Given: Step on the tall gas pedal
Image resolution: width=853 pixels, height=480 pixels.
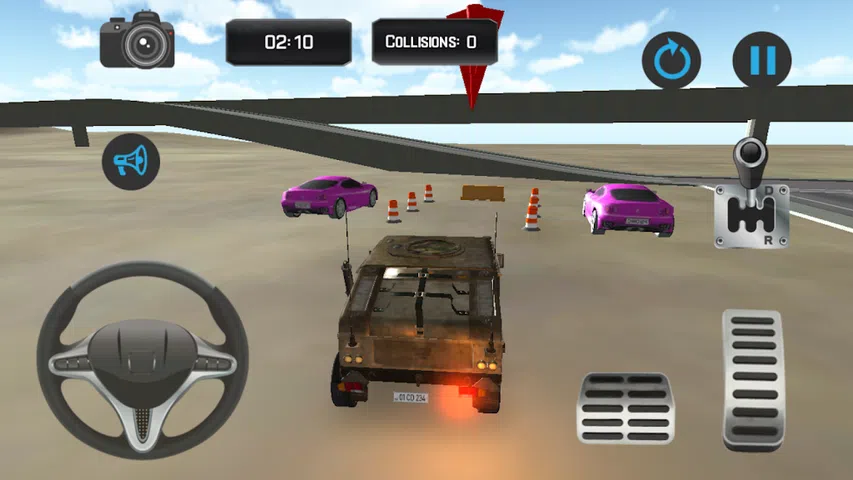Looking at the screenshot, I should tap(753, 379).
